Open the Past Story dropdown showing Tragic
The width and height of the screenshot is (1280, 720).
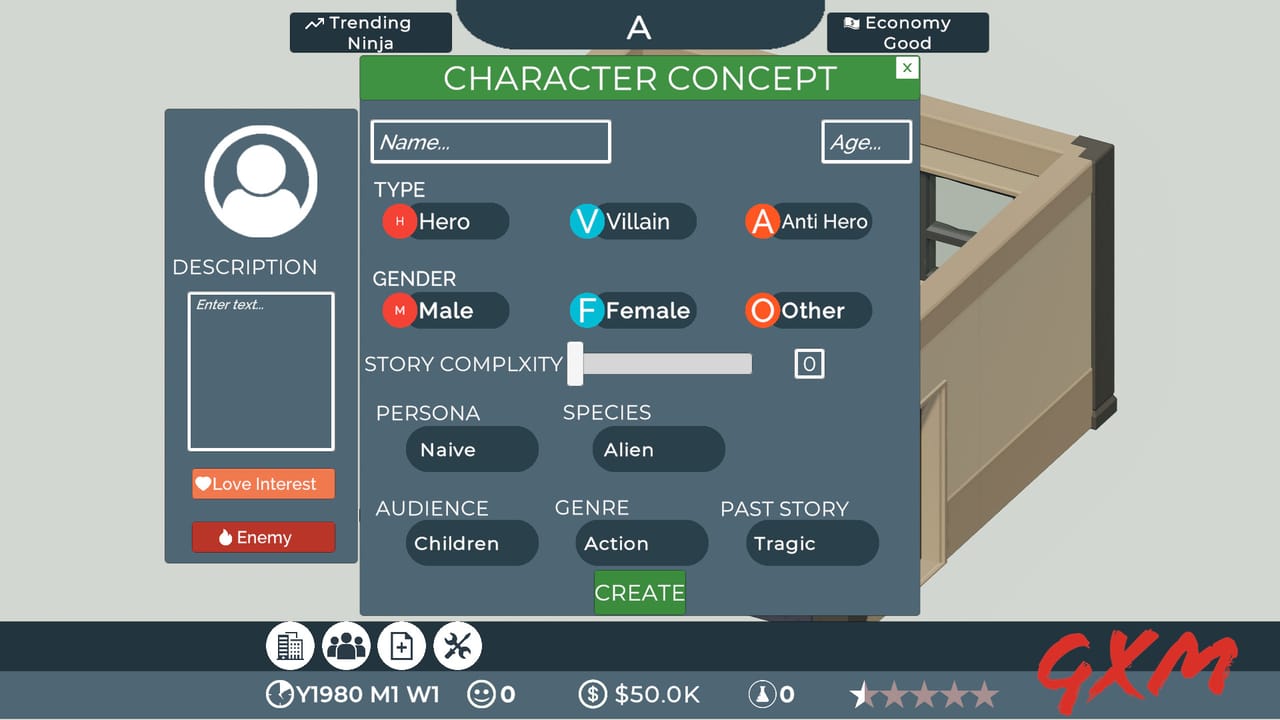pyautogui.click(x=811, y=543)
